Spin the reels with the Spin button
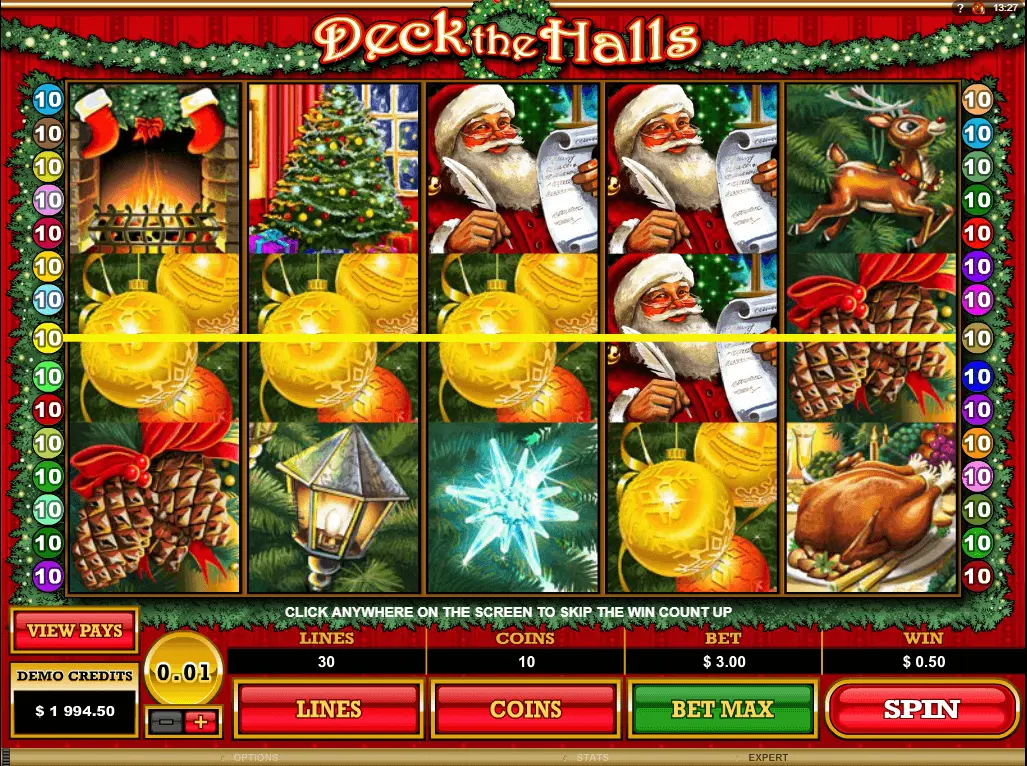The image size is (1027, 766). pos(921,709)
